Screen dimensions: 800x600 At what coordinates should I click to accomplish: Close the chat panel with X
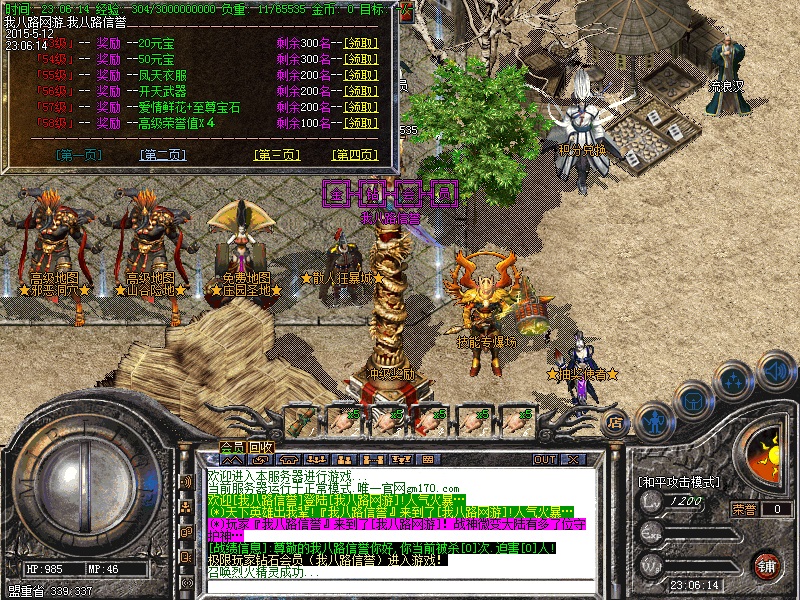[574, 460]
